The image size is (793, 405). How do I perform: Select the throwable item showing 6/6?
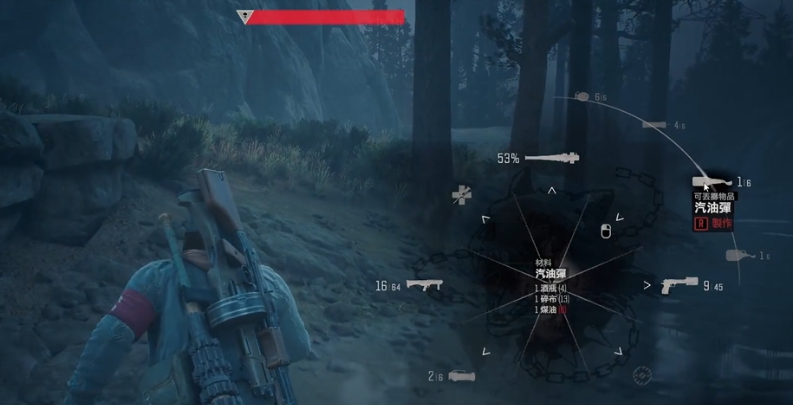click(583, 97)
